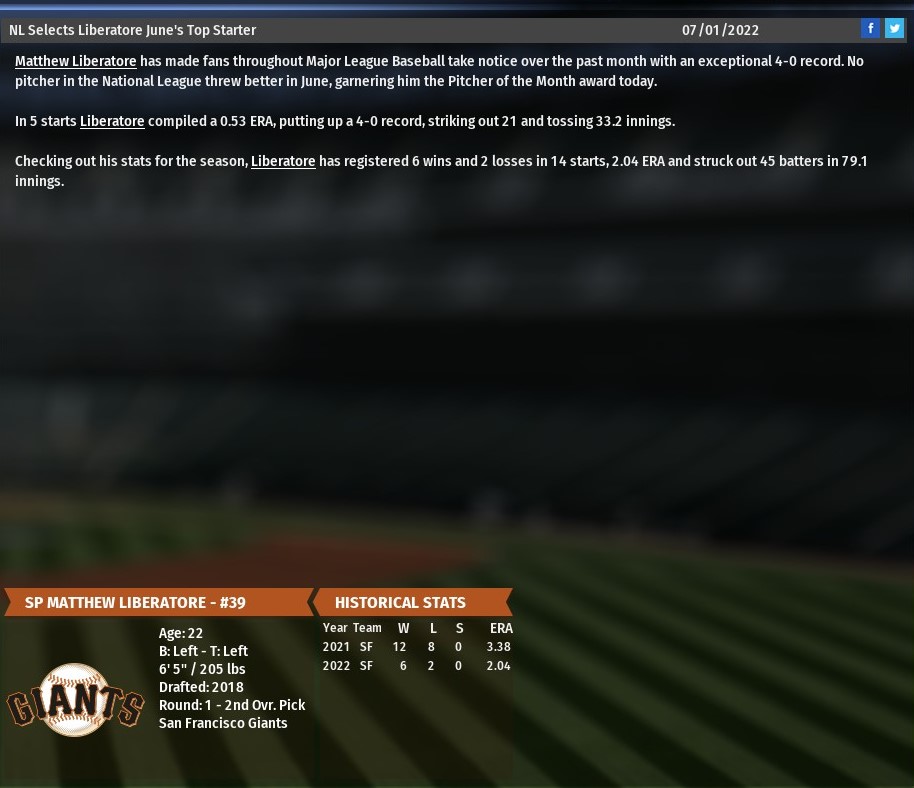Viewport: 914px width, 788px height.
Task: Open the Liberatore link in the season stats sentence
Action: (283, 161)
